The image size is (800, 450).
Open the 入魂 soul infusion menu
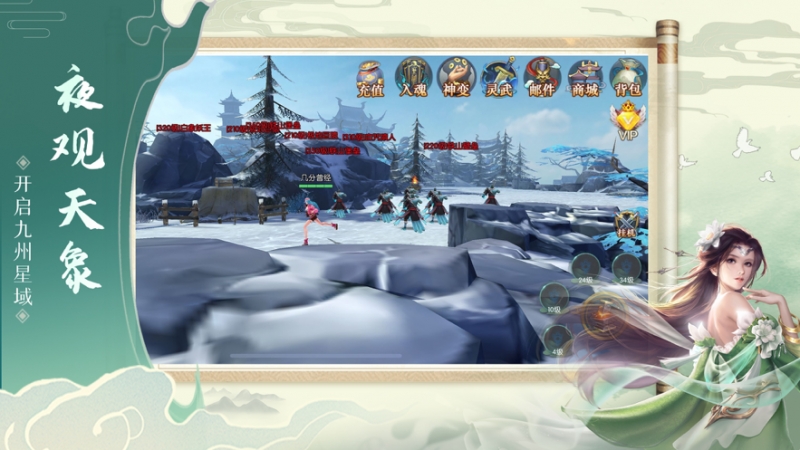click(413, 77)
